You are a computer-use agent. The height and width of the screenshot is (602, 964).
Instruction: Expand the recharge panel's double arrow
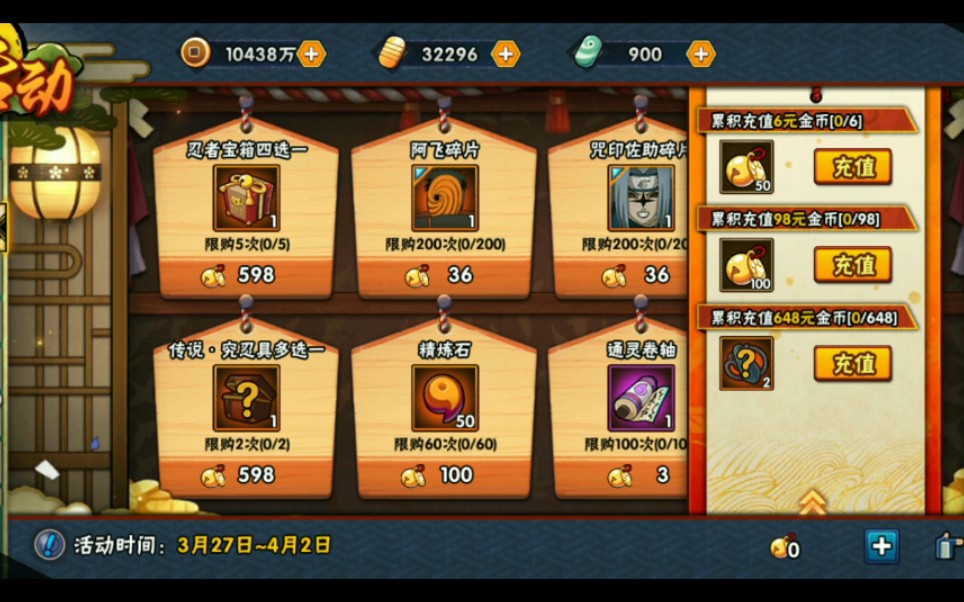pyautogui.click(x=812, y=501)
